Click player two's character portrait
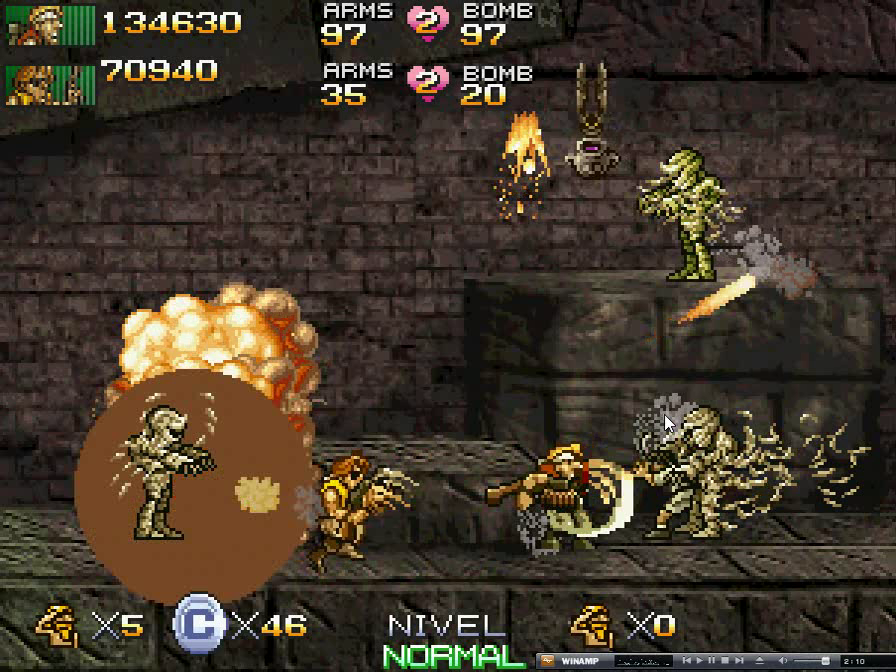The height and width of the screenshot is (672, 896). click(x=50, y=83)
